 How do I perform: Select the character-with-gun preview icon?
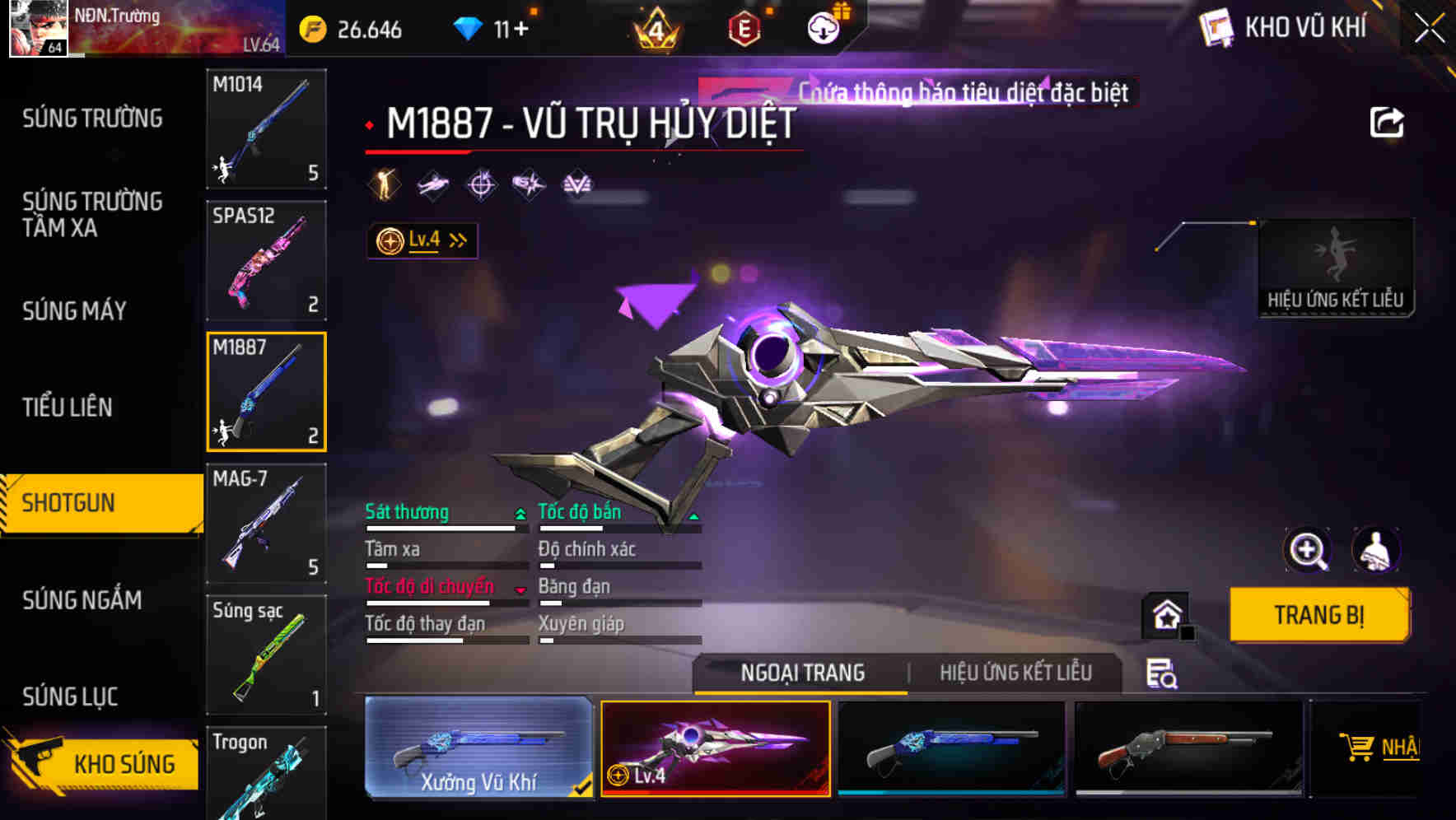coord(1374,550)
